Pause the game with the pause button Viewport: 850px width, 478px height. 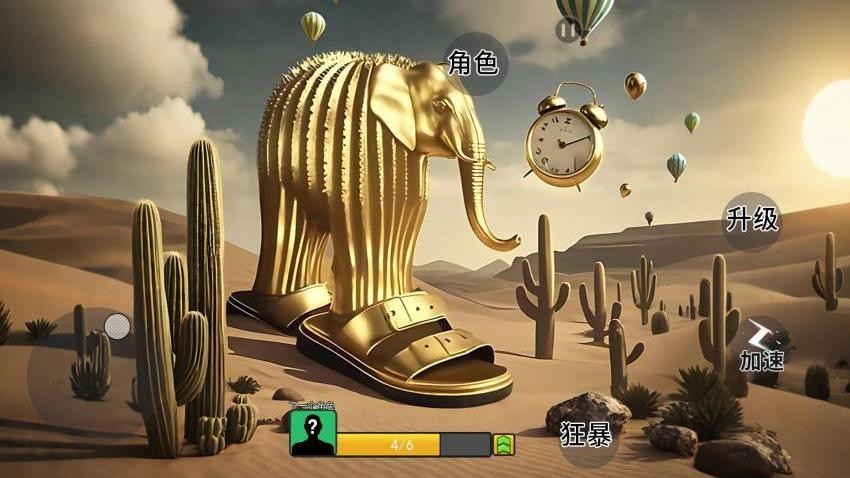pos(567,31)
